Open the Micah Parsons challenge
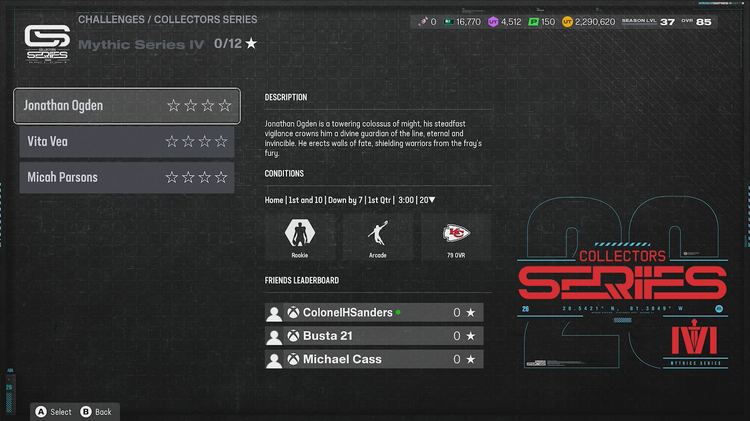Screen dimensions: 750x421 tap(126, 177)
